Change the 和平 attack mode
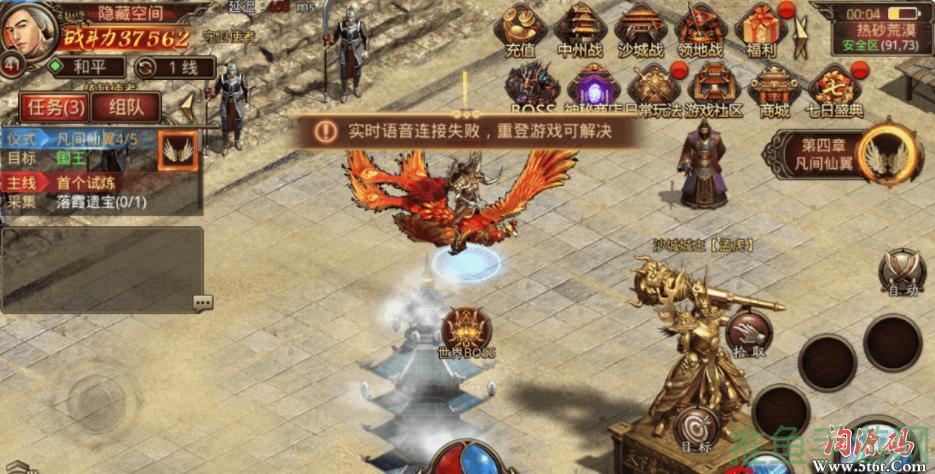The height and width of the screenshot is (474, 935). click(84, 68)
